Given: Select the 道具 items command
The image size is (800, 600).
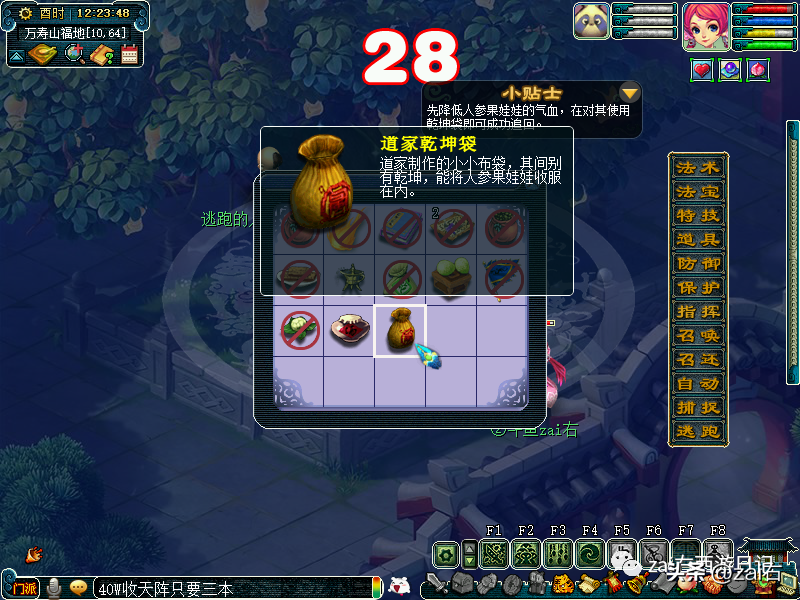Looking at the screenshot, I should click(698, 239).
